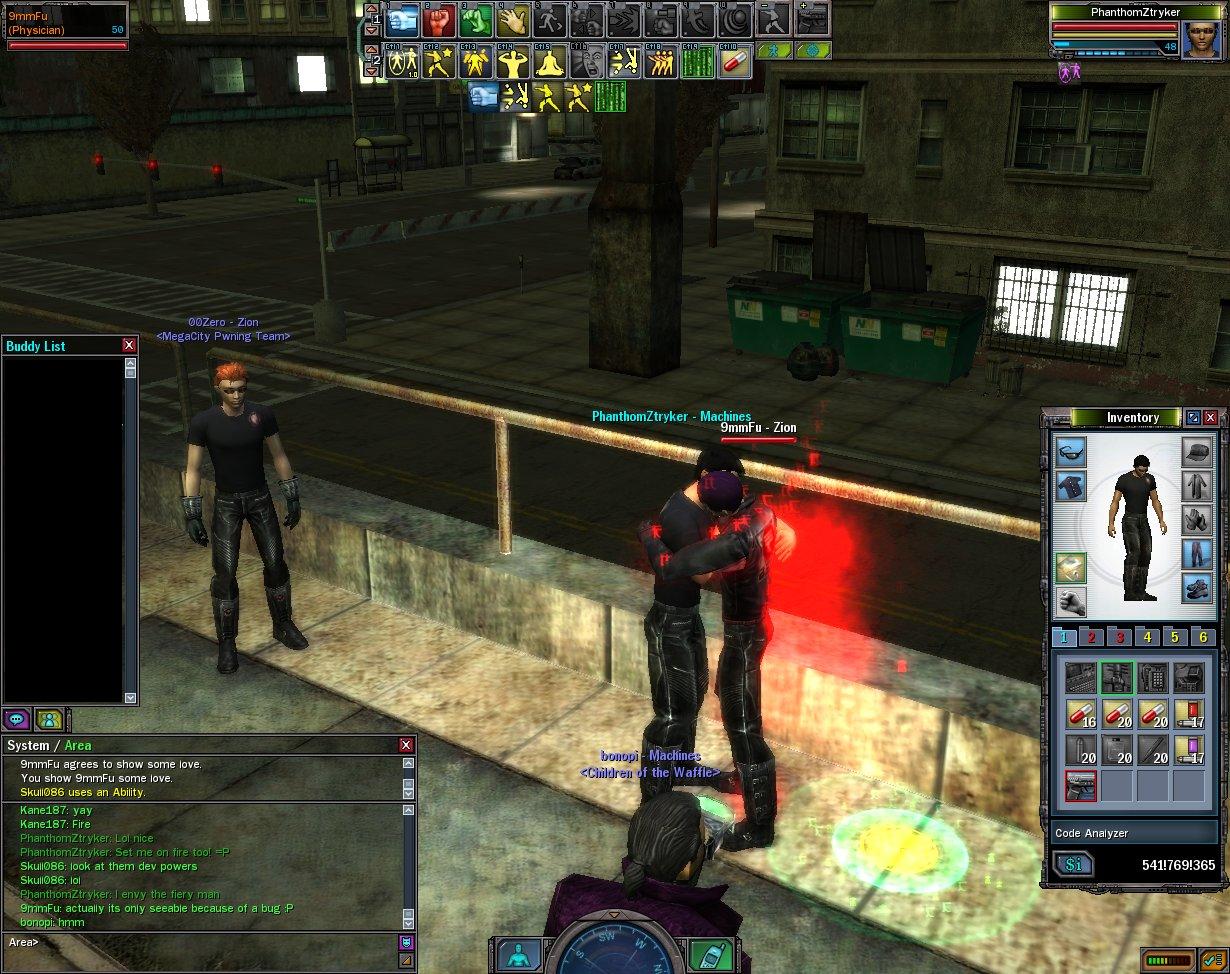Switch to inventory tab 2

1091,638
